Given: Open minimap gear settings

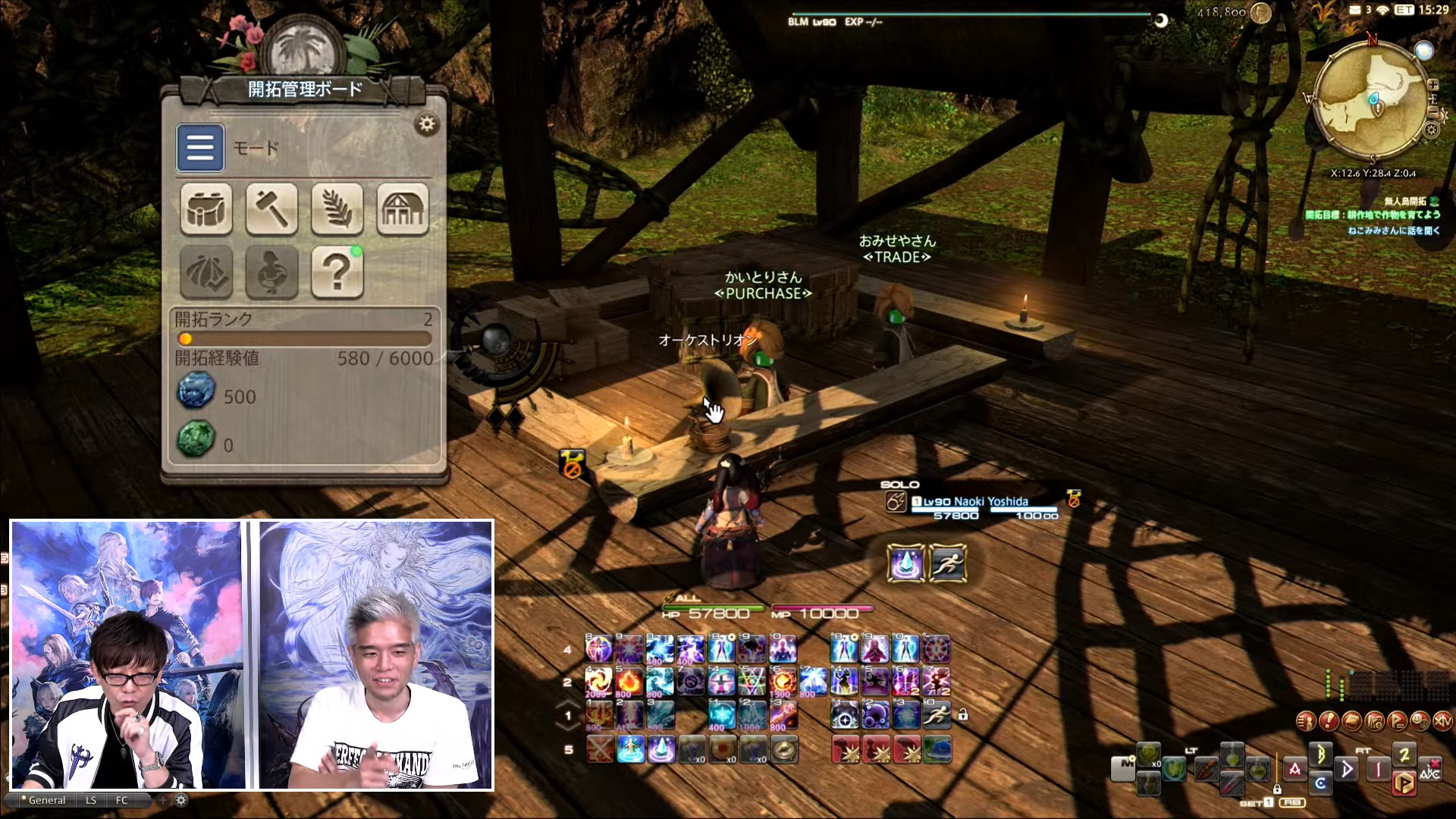Looking at the screenshot, I should [x=1432, y=130].
